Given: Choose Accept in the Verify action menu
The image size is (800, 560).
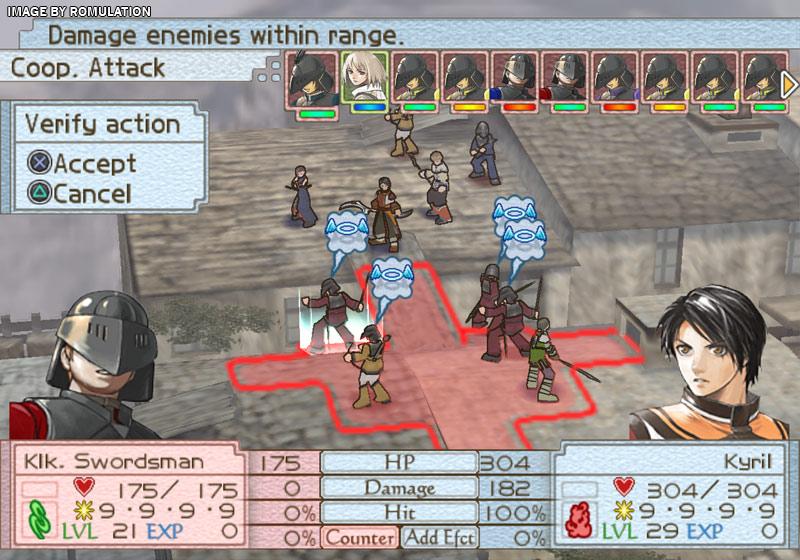Looking at the screenshot, I should pos(82,162).
